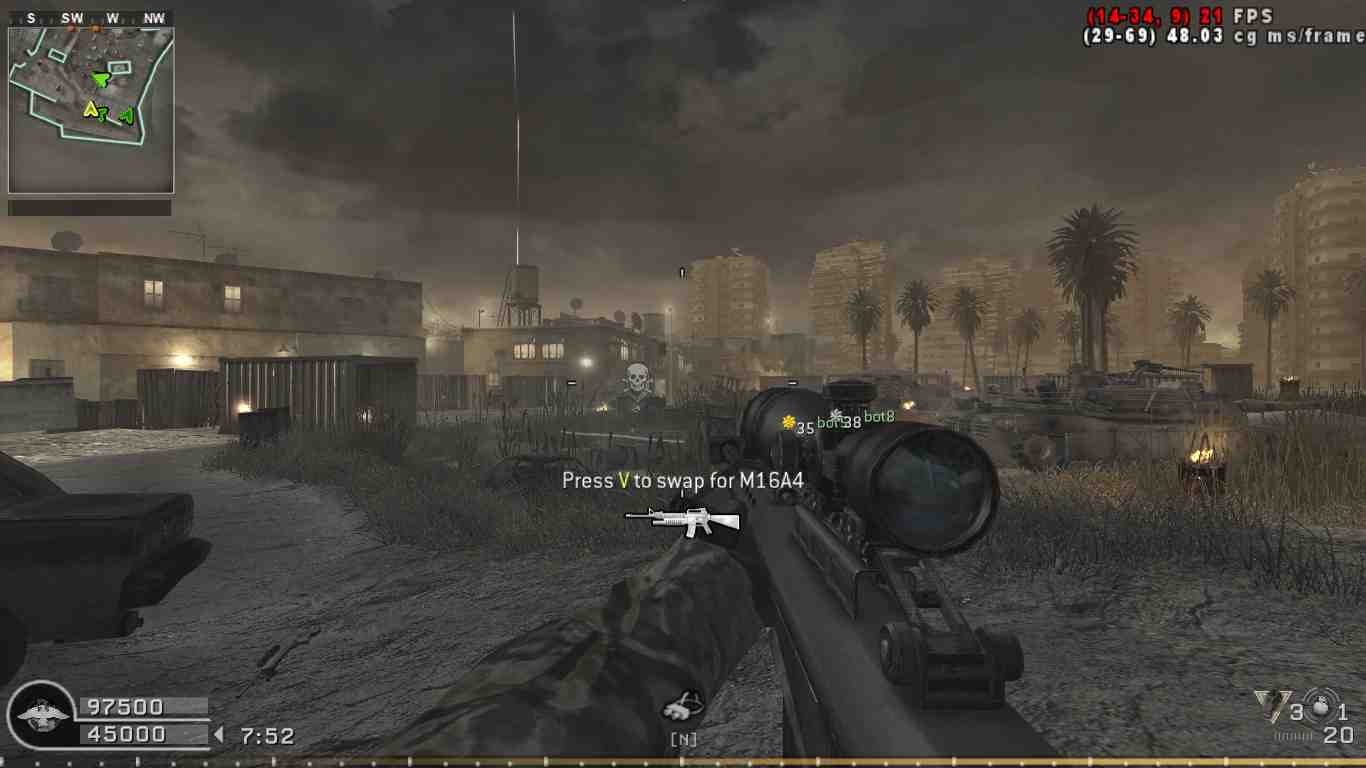This screenshot has width=1366, height=768.
Task: Click the skull and crossbones marker
Action: click(x=636, y=380)
